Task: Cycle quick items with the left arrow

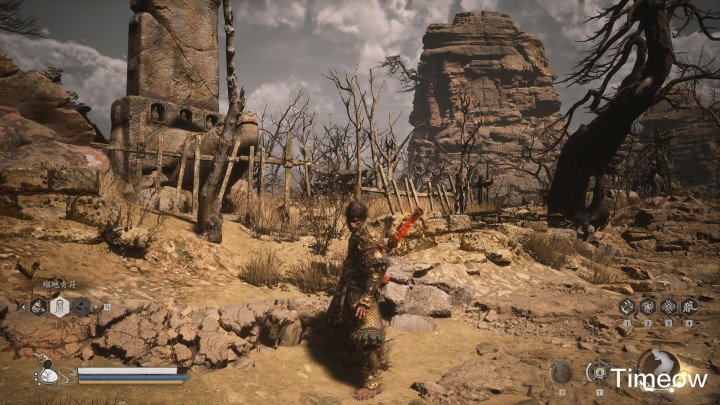Action: point(22,307)
